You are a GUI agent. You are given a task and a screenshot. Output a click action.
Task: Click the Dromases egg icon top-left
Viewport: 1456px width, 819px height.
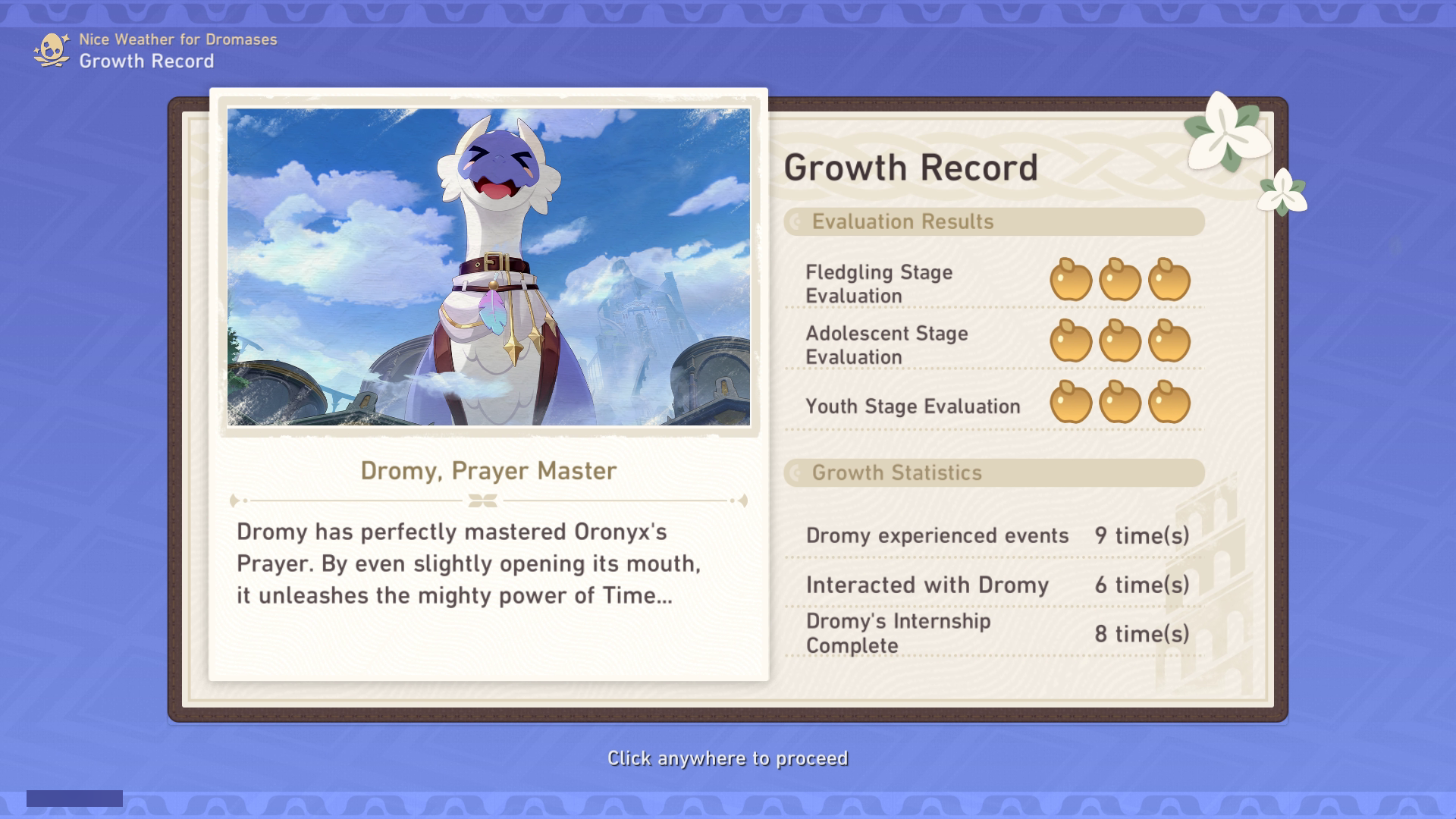click(x=53, y=50)
